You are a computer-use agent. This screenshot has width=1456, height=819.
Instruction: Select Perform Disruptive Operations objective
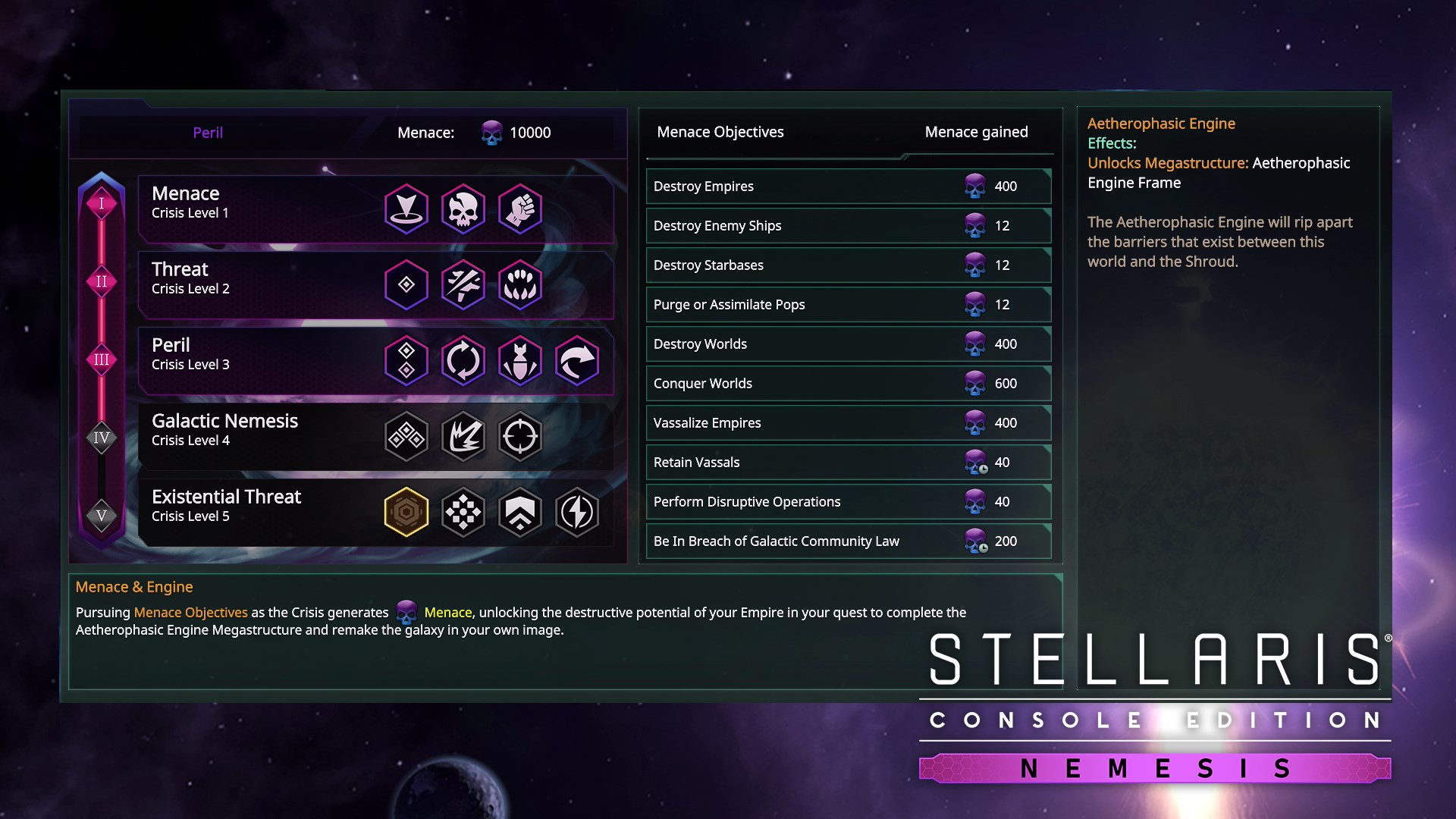click(x=848, y=502)
